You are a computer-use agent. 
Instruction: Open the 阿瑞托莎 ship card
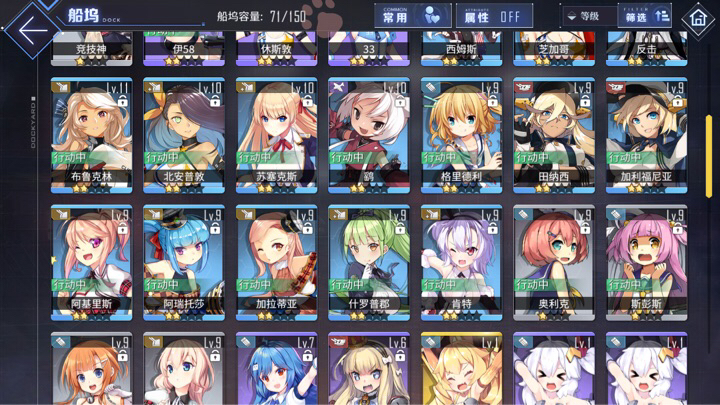coord(180,261)
